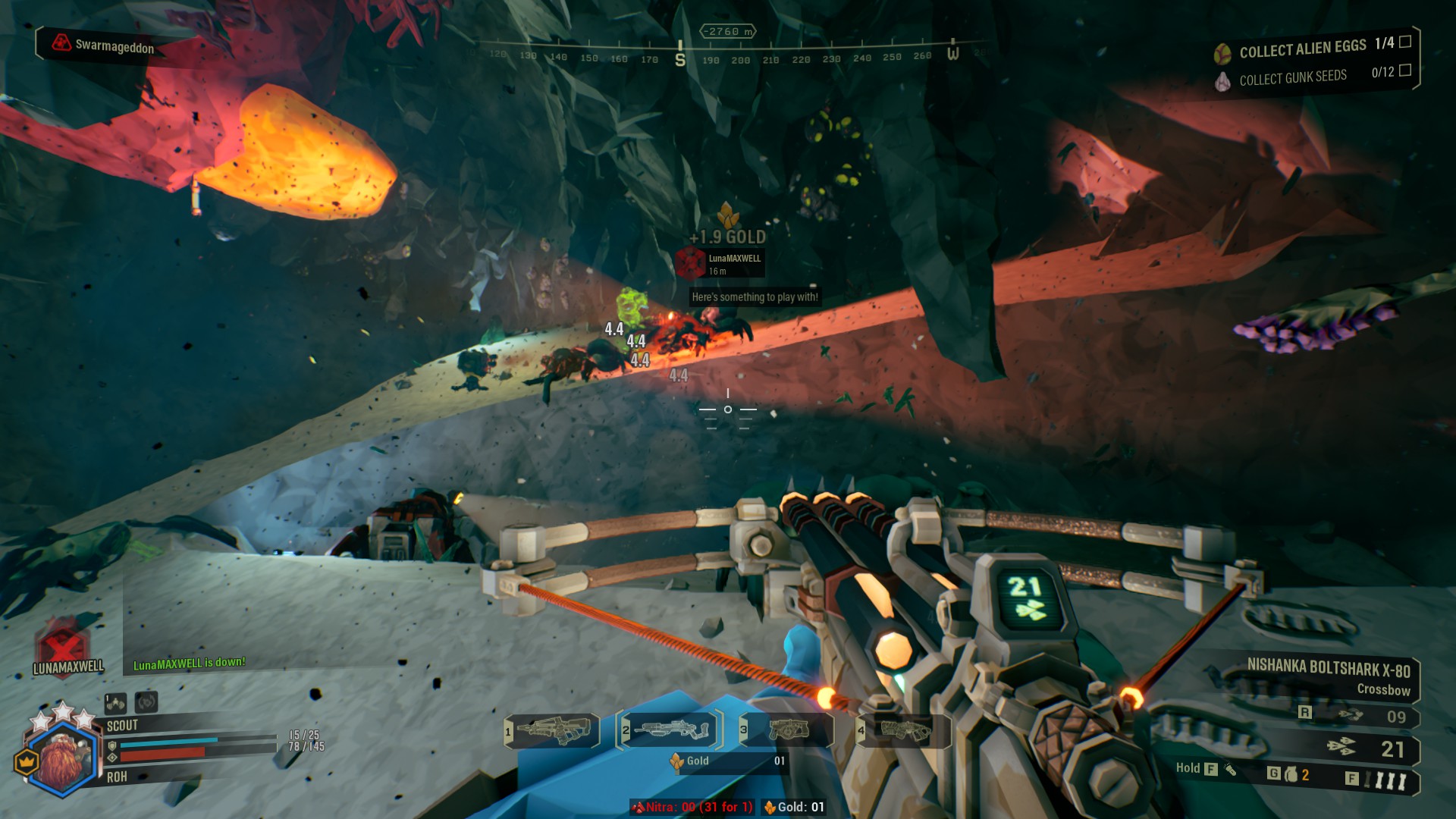1456x819 pixels.
Task: Choose the flare gun in slot 4
Action: pos(904,730)
